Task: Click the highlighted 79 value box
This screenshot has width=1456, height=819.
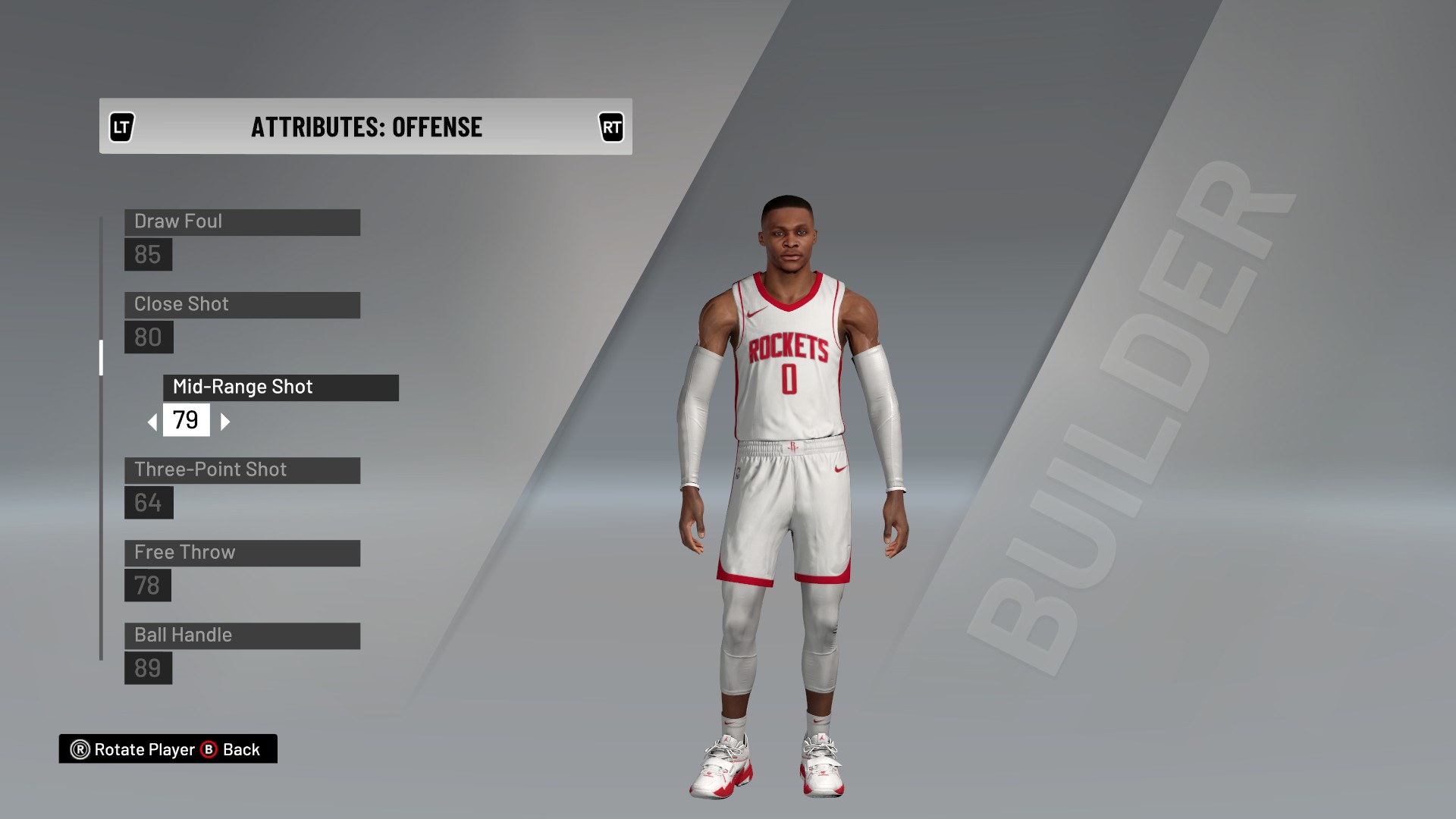Action: (x=187, y=421)
